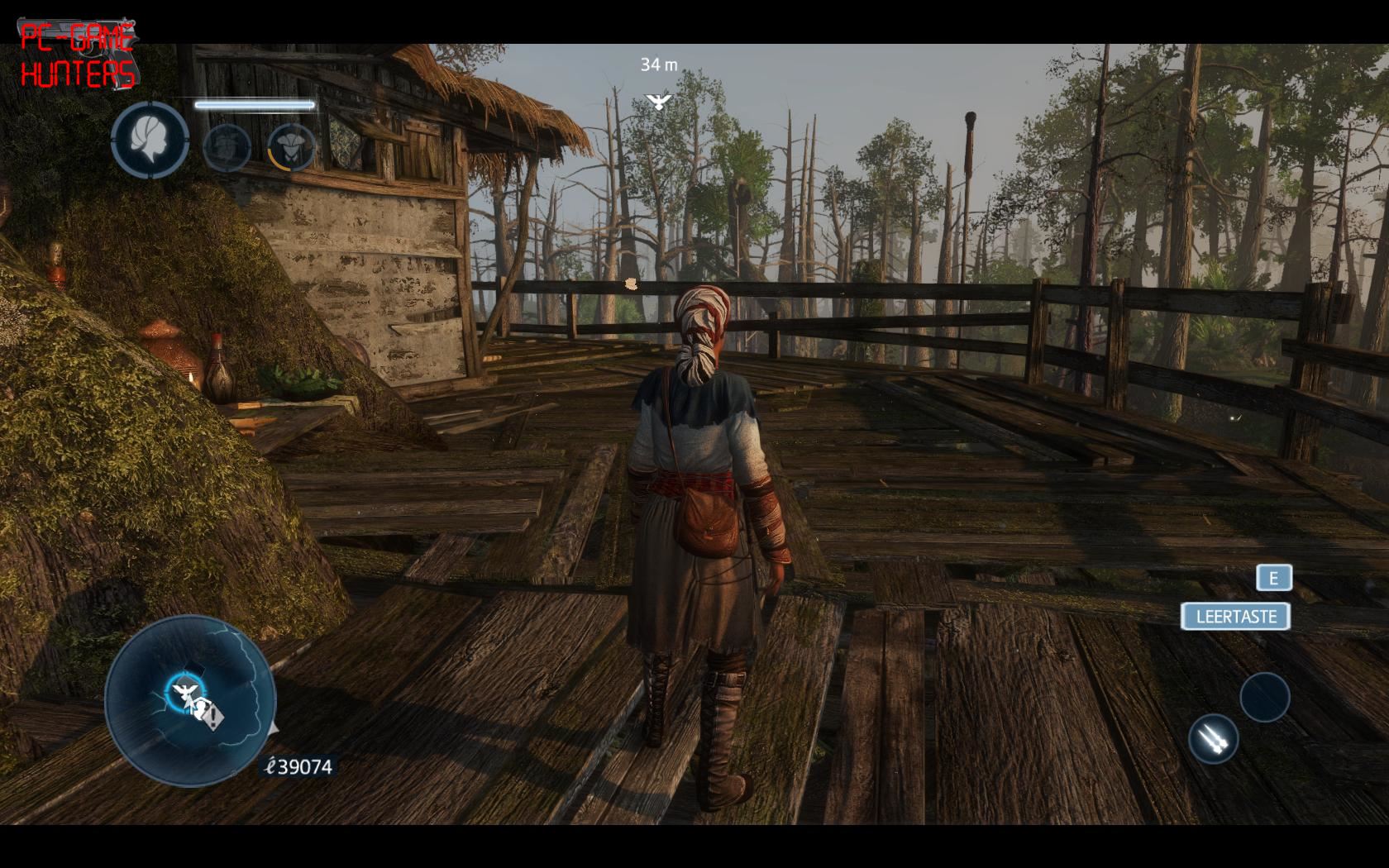This screenshot has height=868, width=1389.
Task: Select the slave persona head icon
Action: click(x=150, y=140)
